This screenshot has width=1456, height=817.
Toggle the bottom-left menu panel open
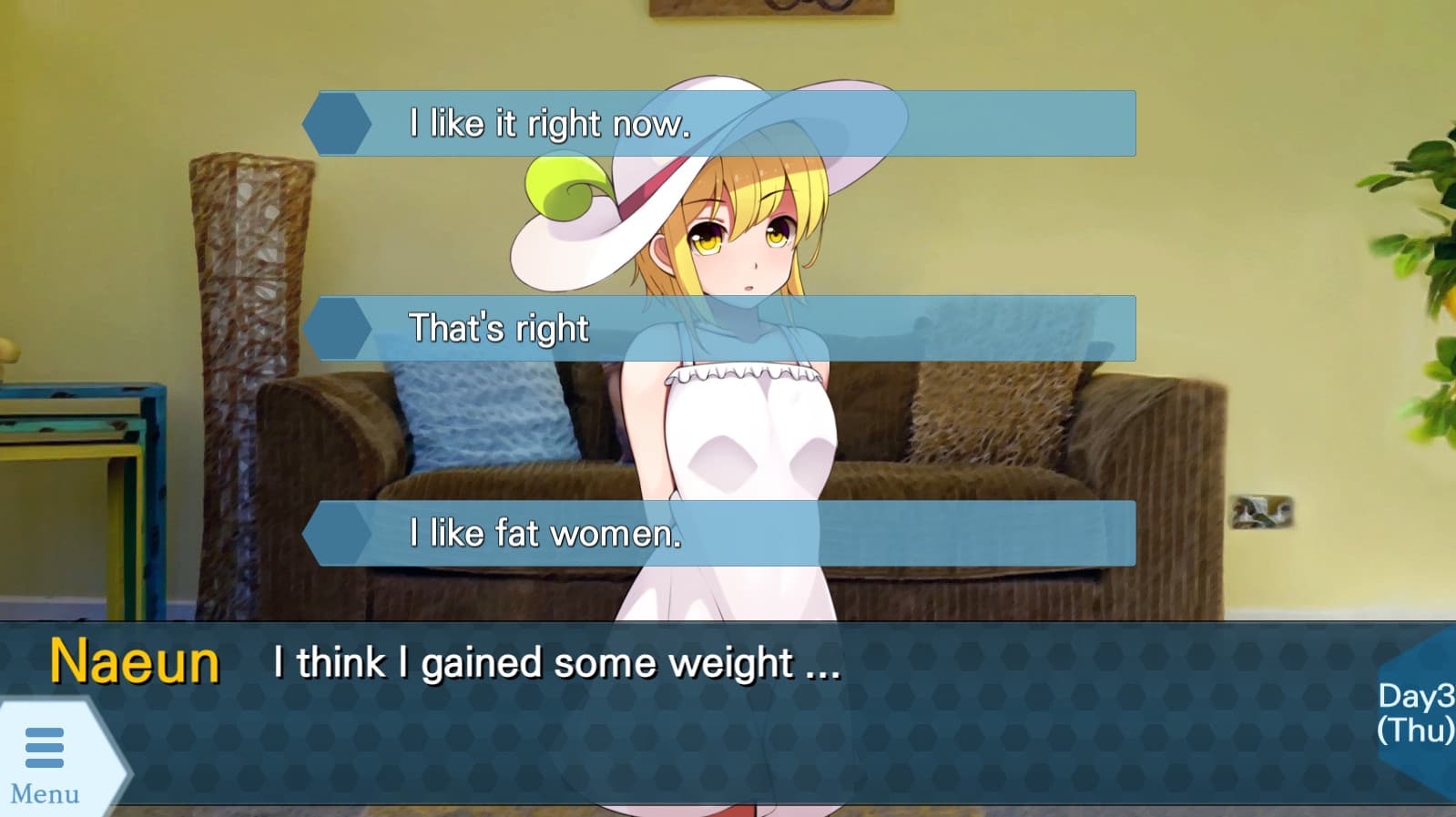coord(46,749)
